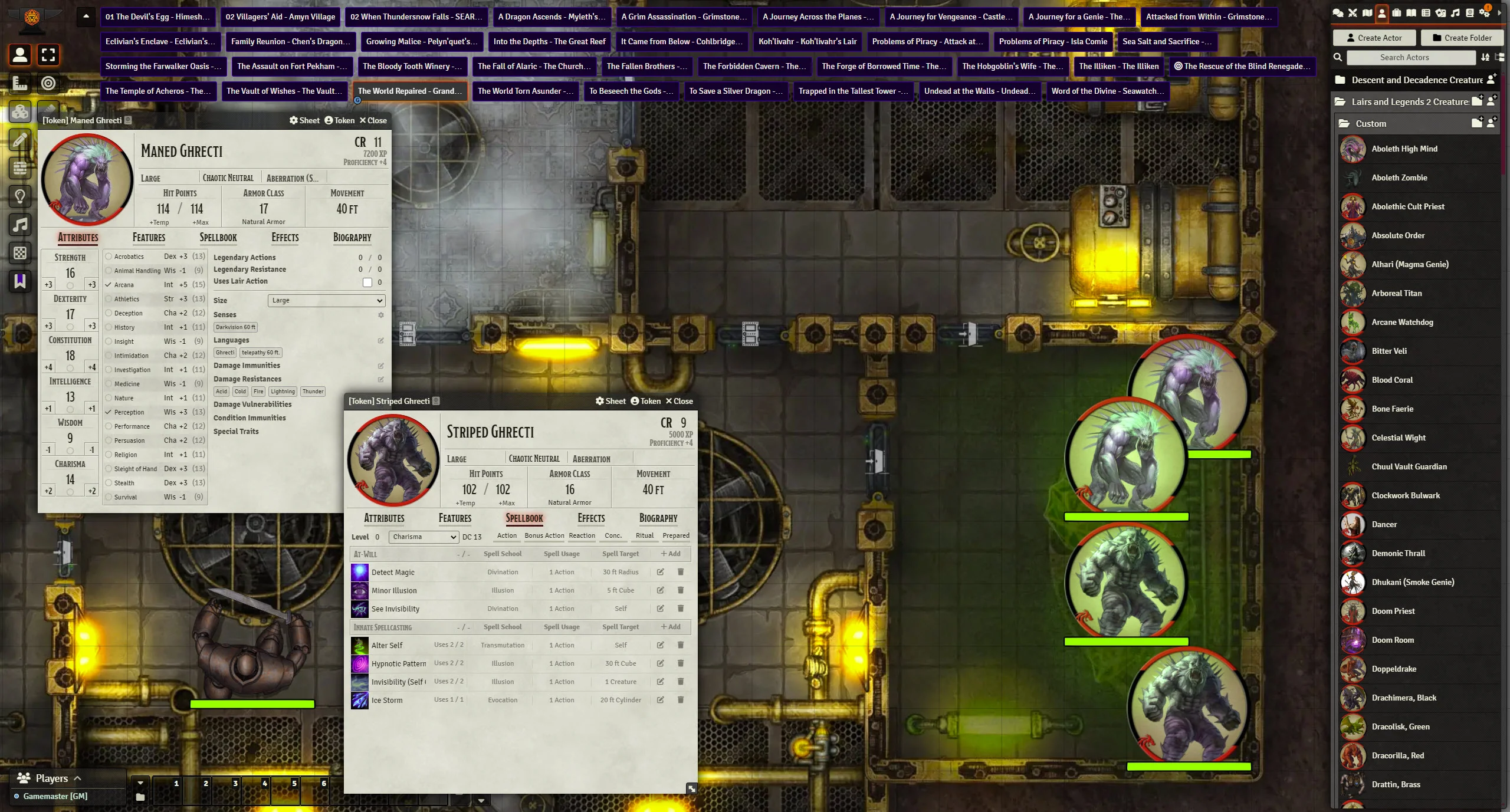This screenshot has height=812, width=1510.
Task: Switch to Maned Ghrecti's Features tab
Action: [x=149, y=238]
